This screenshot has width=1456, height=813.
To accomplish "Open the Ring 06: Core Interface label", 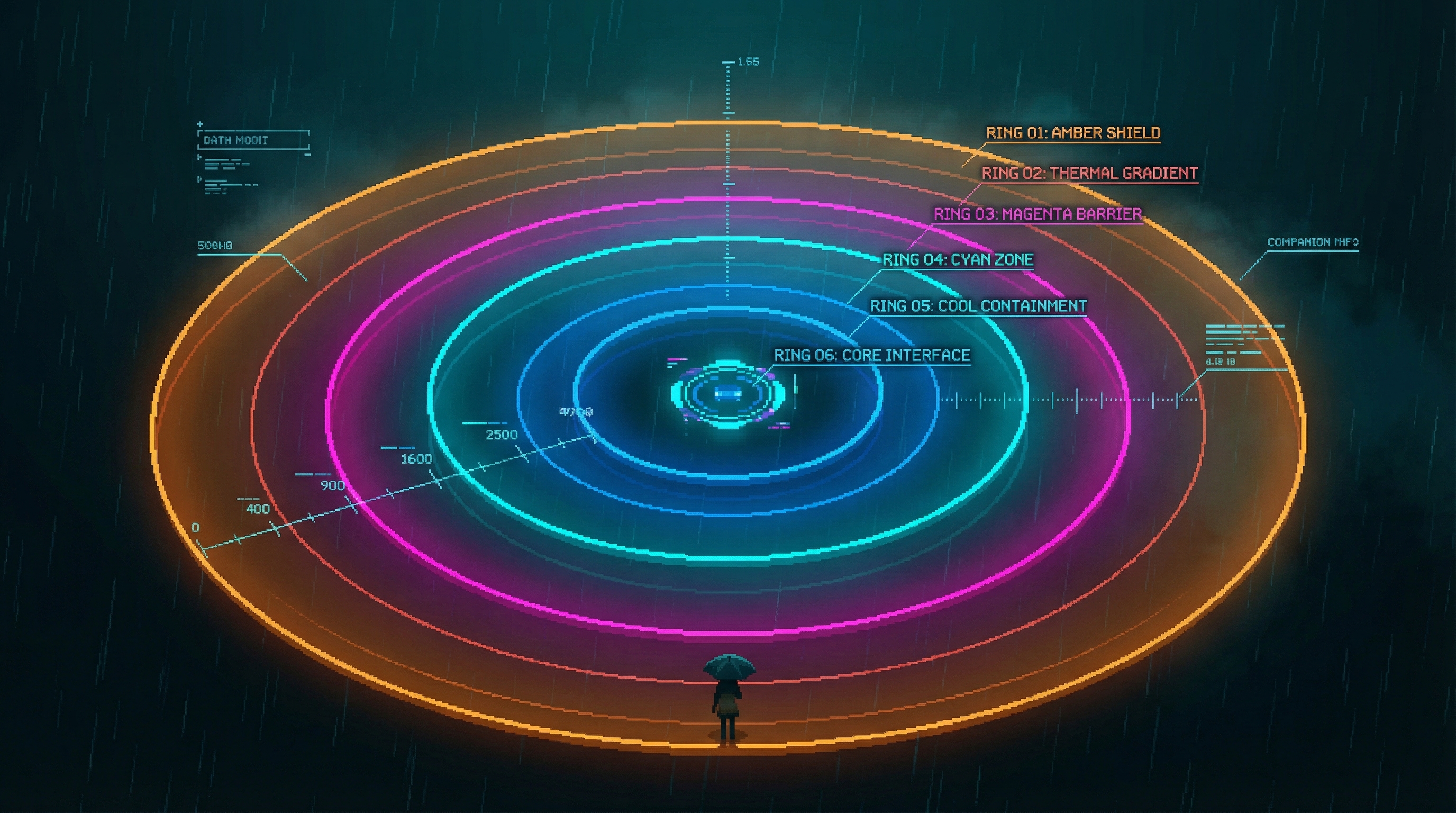I will tap(871, 356).
